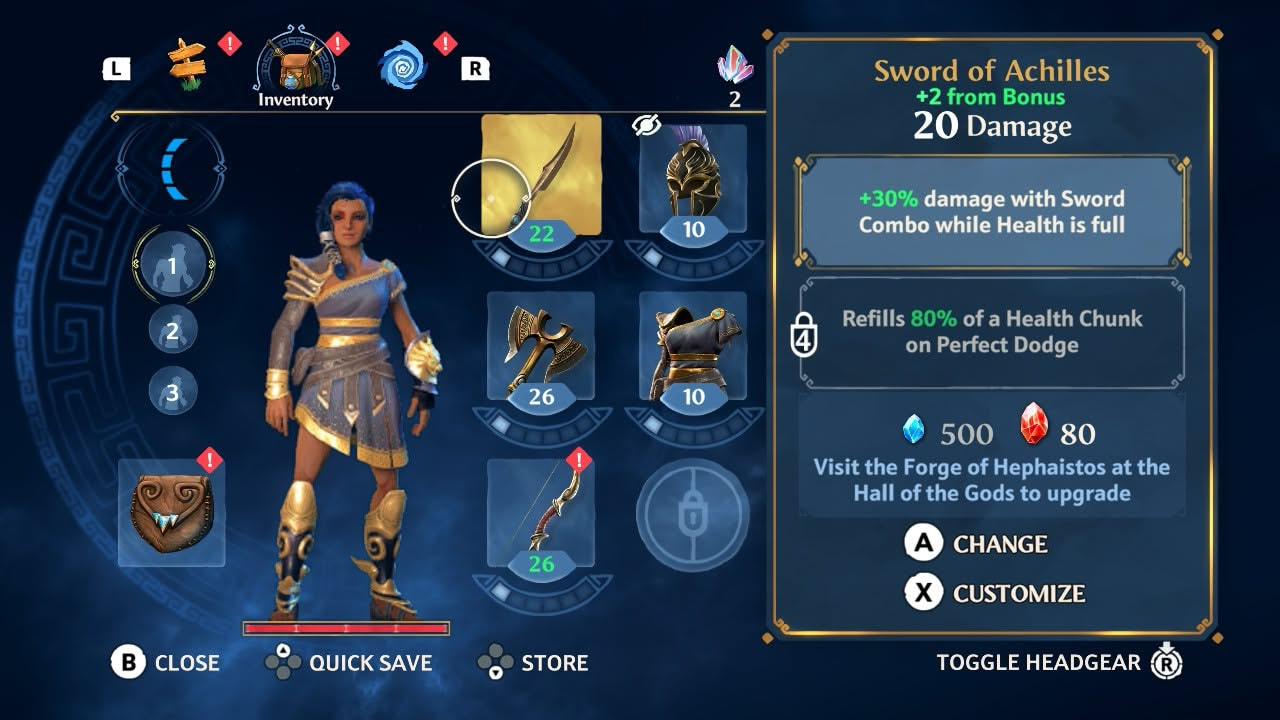Select the Inventory backpack tab
1280x720 pixels.
(295, 66)
